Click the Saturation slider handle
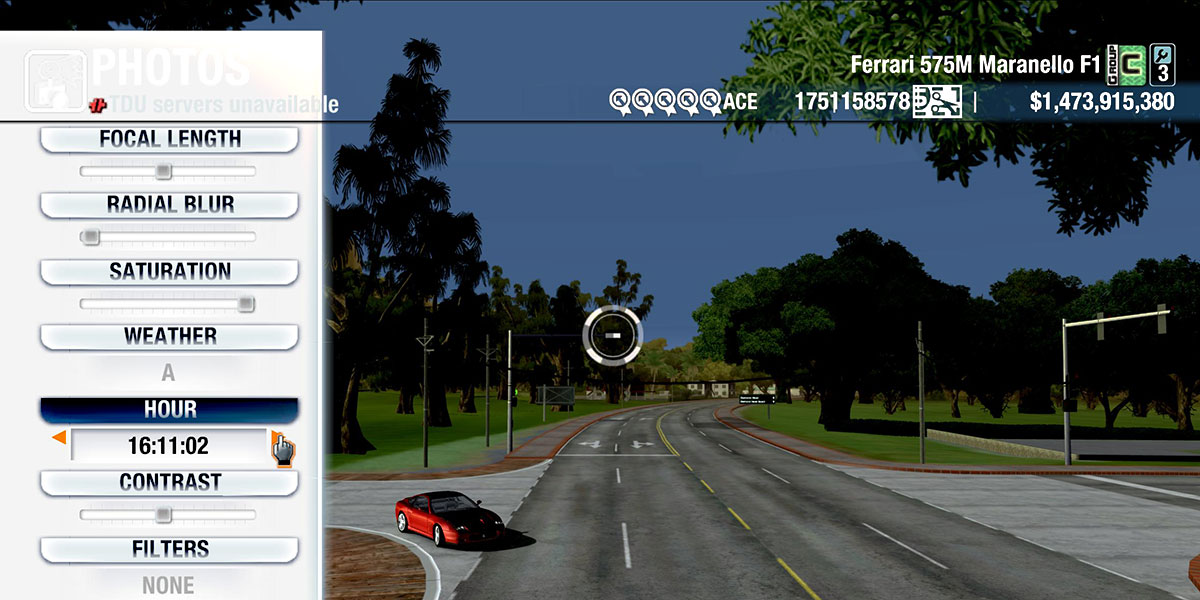 246,304
